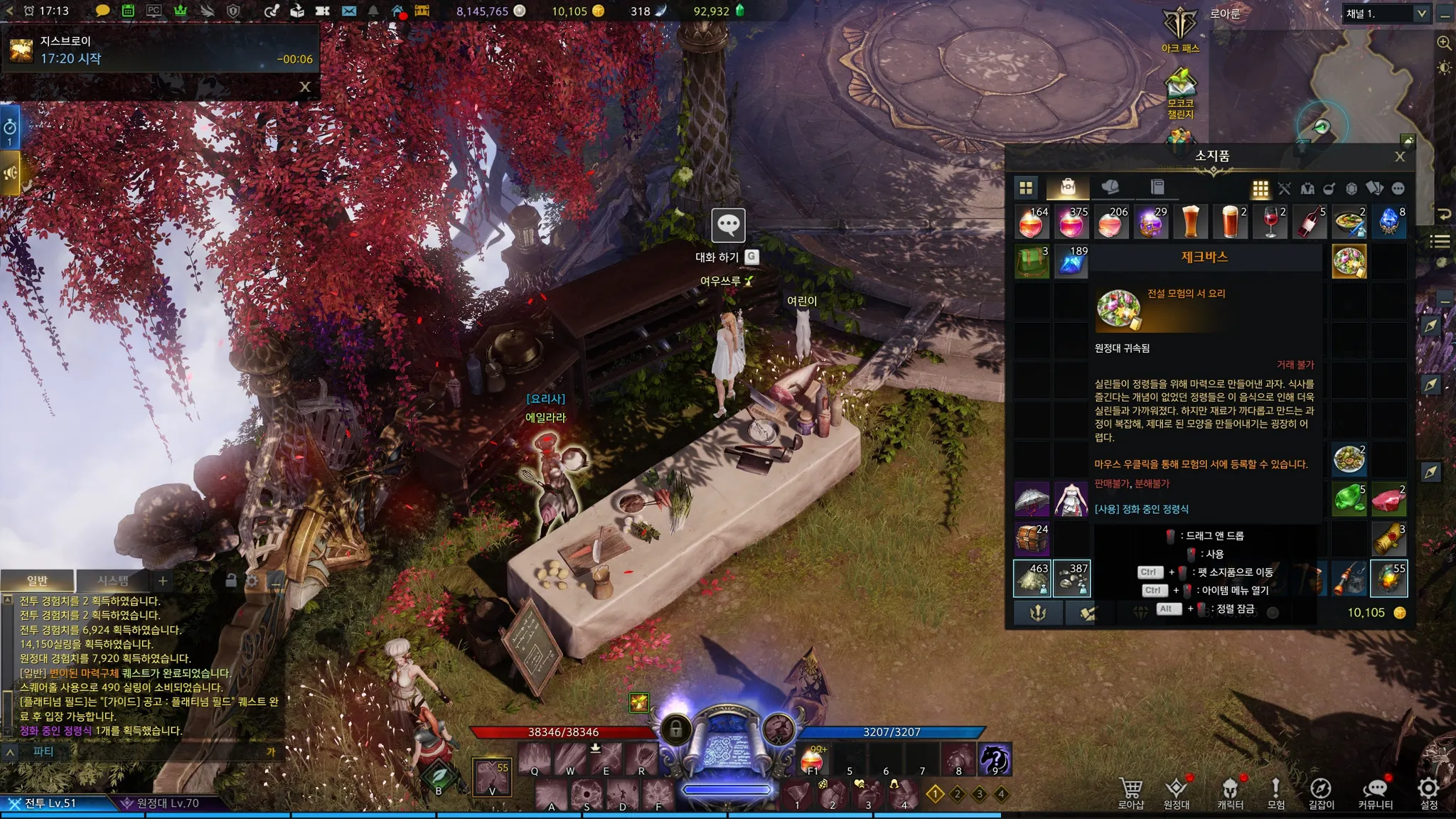Talk to NPC via 대화 하기 speech bubble
The image size is (1456, 819).
[728, 225]
